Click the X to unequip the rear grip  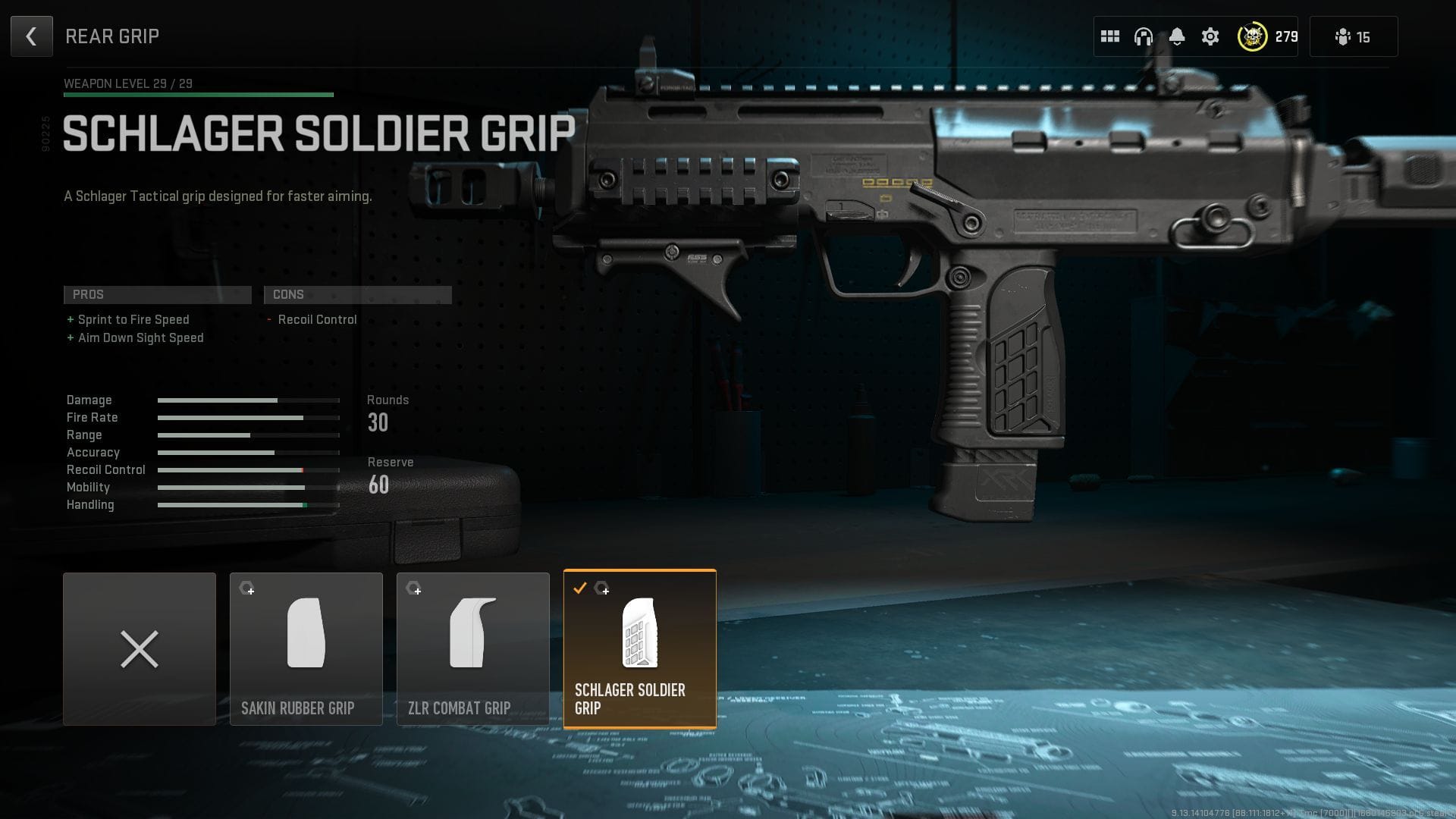pyautogui.click(x=140, y=649)
